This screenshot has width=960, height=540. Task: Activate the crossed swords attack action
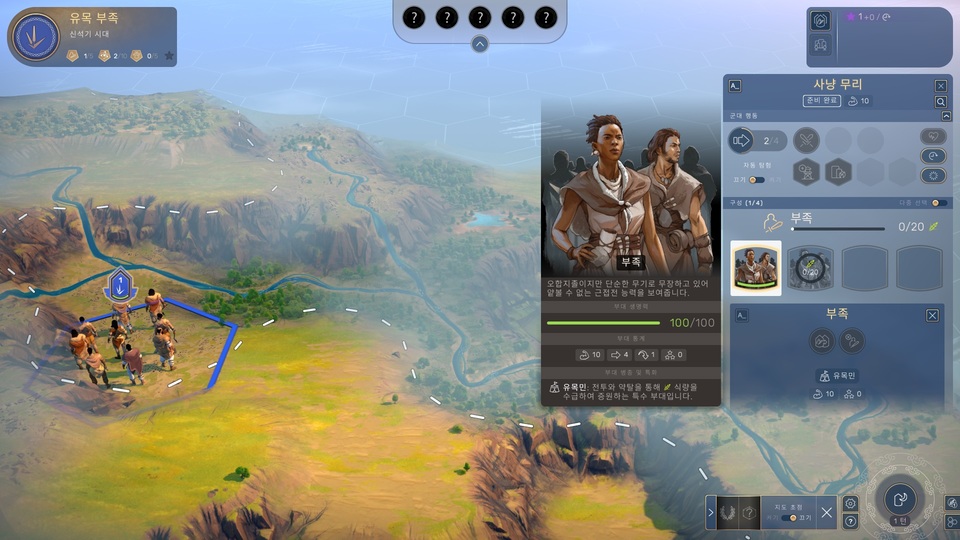point(806,141)
